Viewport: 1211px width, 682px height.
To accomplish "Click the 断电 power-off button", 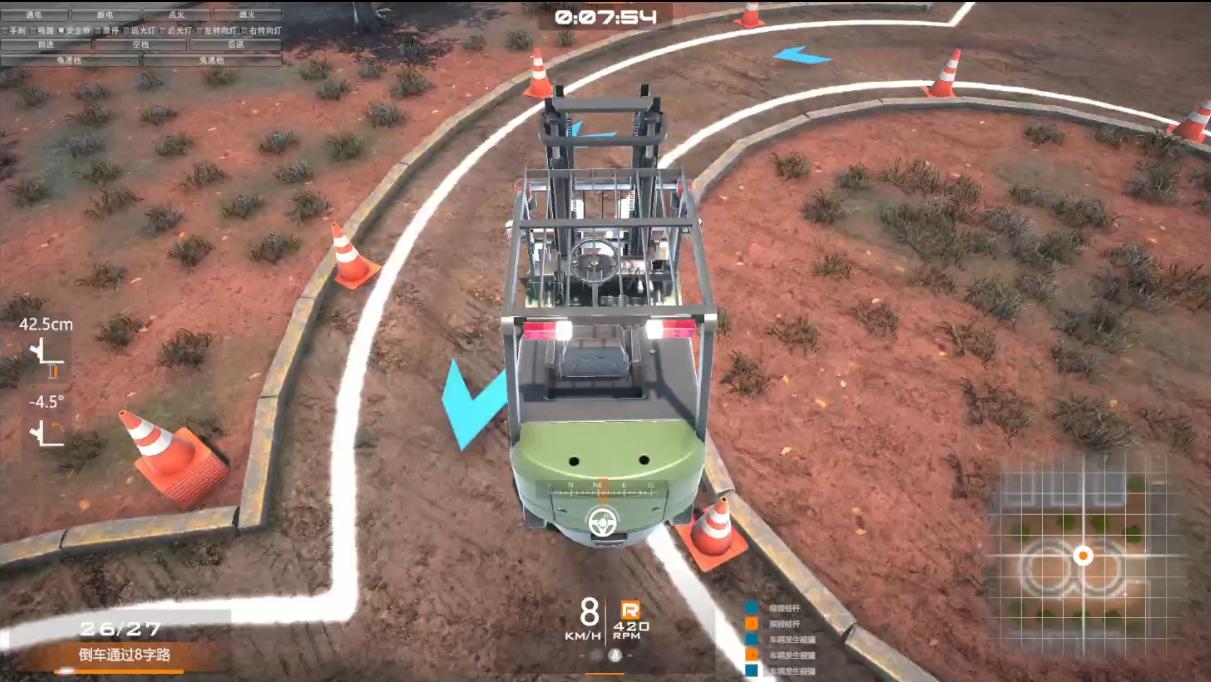I will [105, 15].
